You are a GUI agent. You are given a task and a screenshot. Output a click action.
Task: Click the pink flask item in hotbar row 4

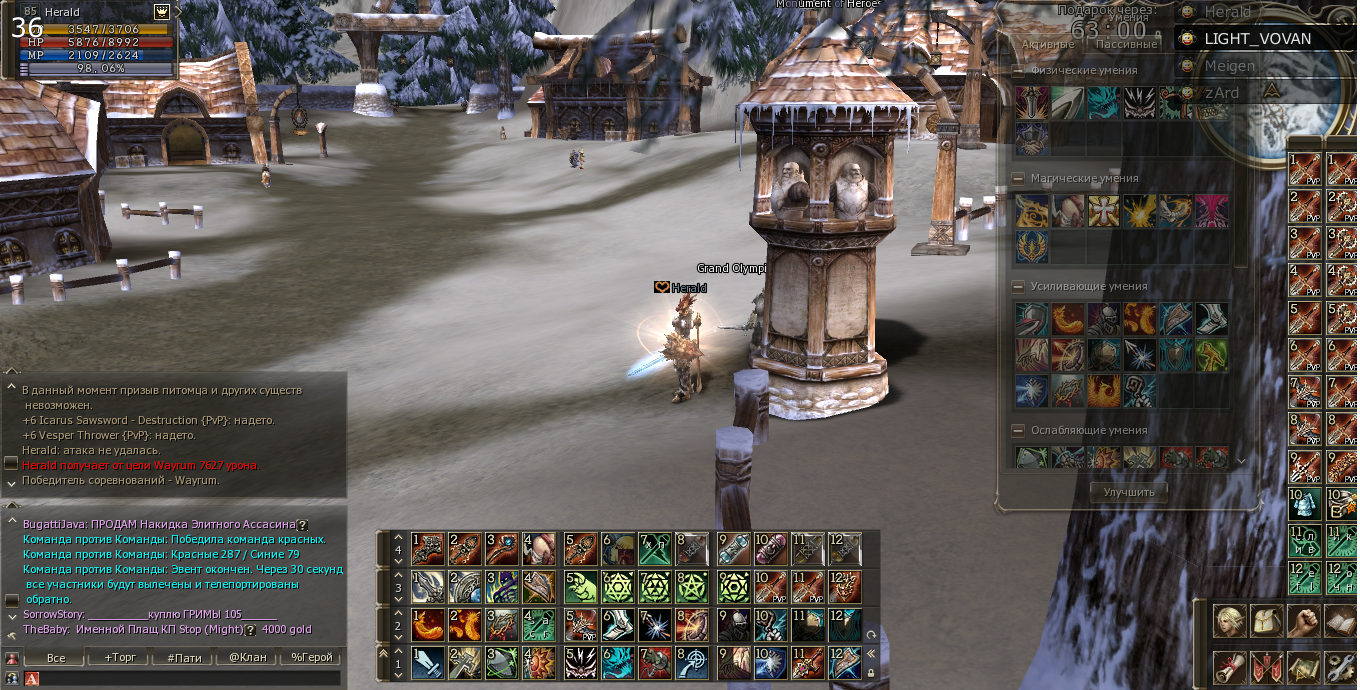pyautogui.click(x=770, y=548)
